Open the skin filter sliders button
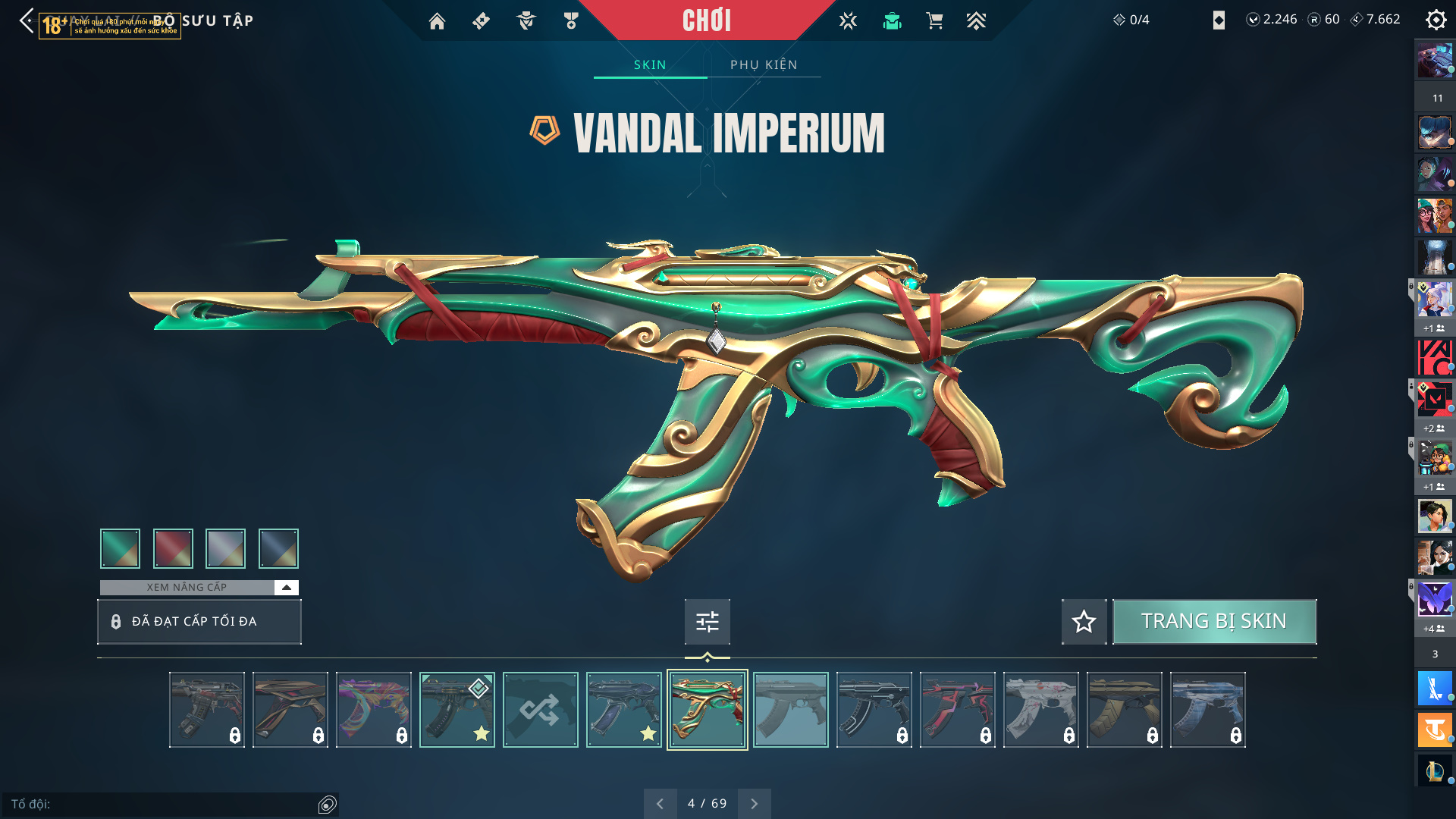This screenshot has height=819, width=1456. (707, 622)
